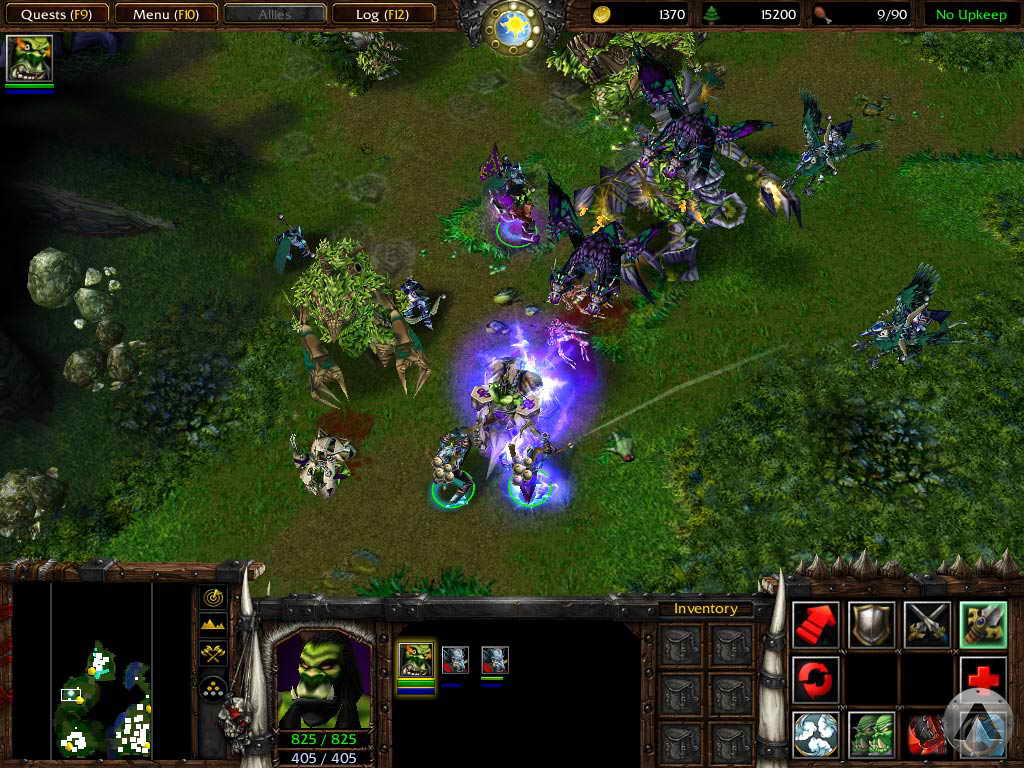Image resolution: width=1024 pixels, height=768 pixels.
Task: Open the message Log (F12)
Action: (383, 14)
